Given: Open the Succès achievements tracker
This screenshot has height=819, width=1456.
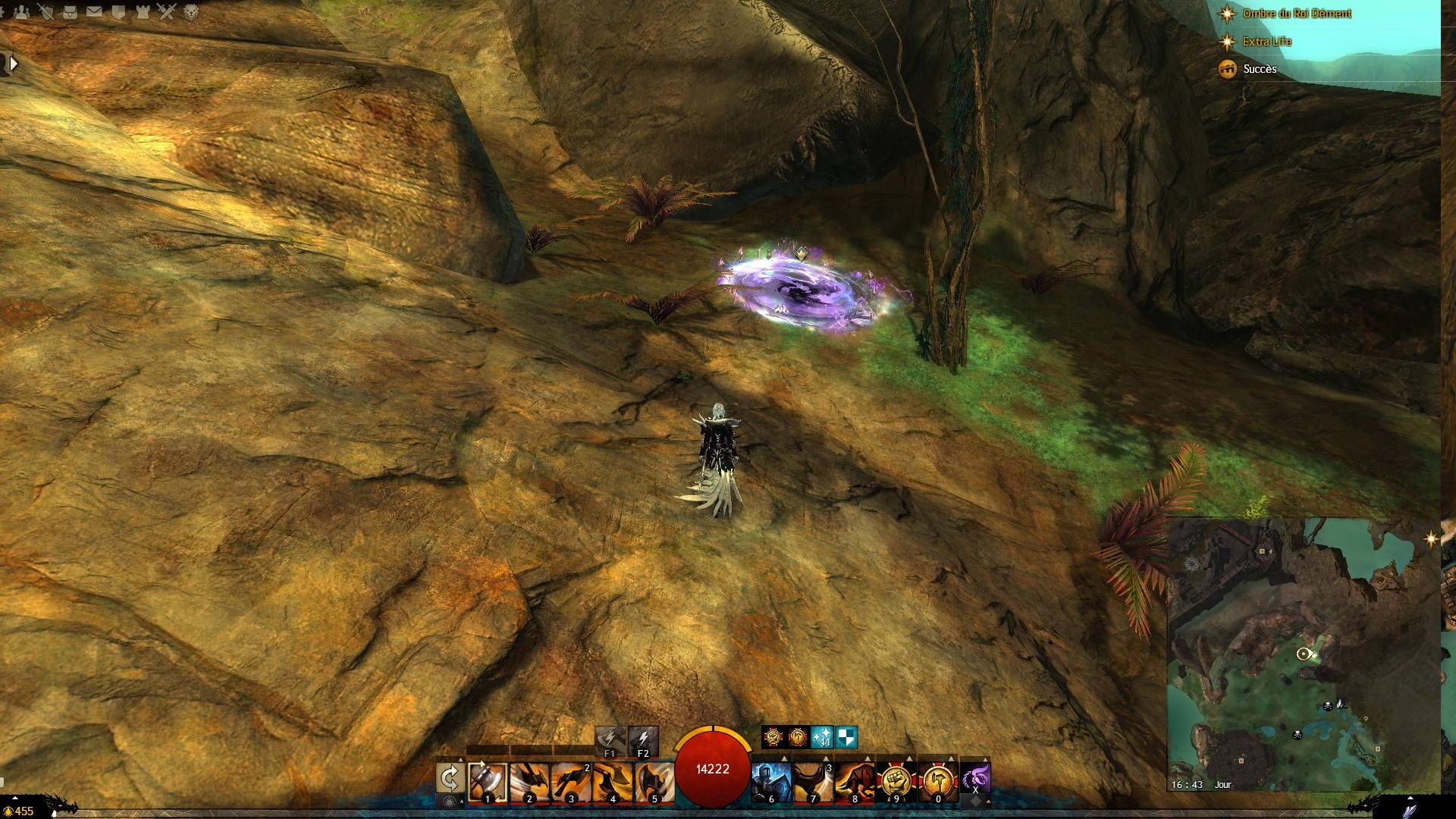Looking at the screenshot, I should point(1260,69).
